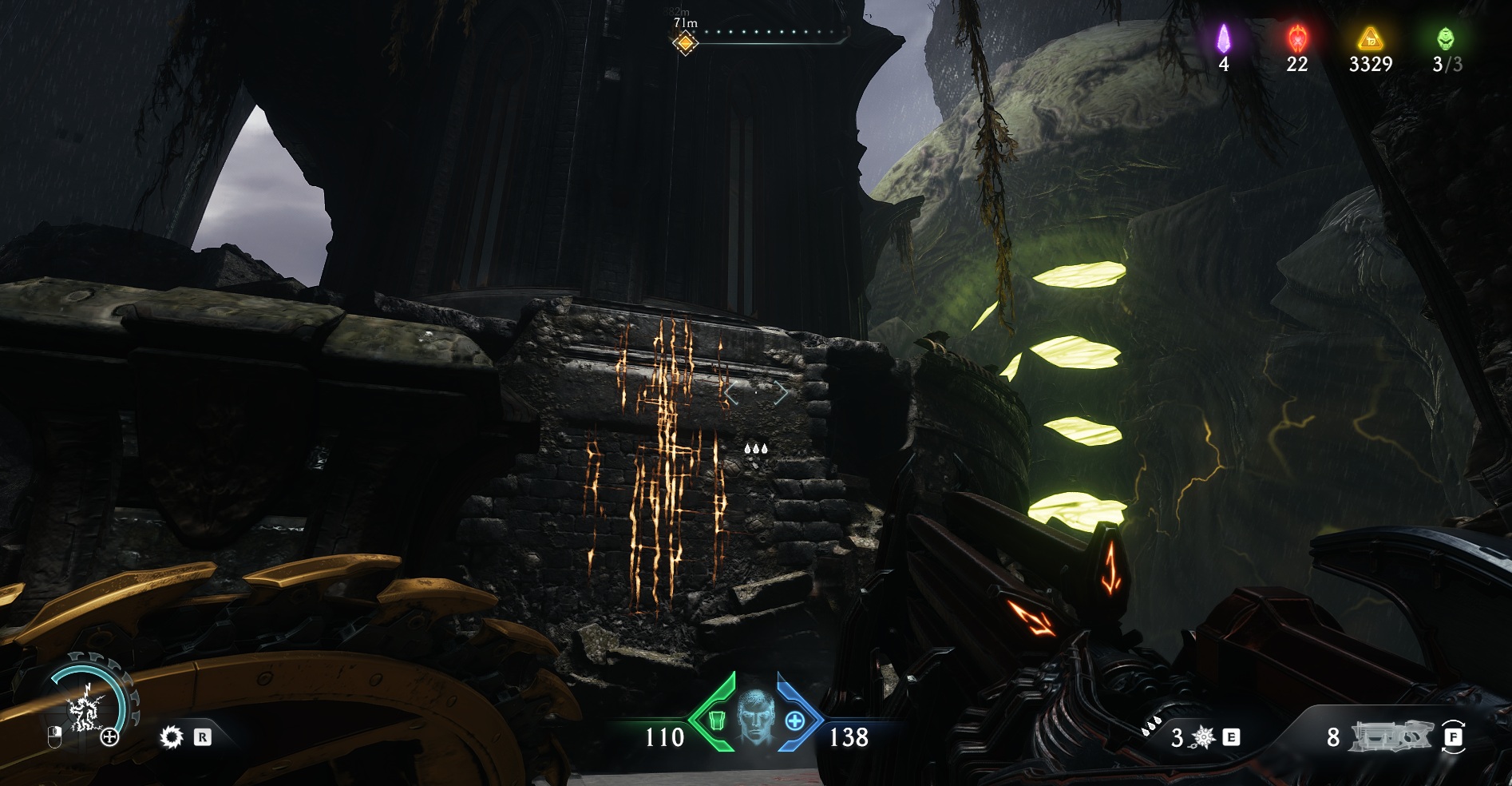The width and height of the screenshot is (1512, 786).
Task: Click the blue plus health icon
Action: [x=794, y=721]
